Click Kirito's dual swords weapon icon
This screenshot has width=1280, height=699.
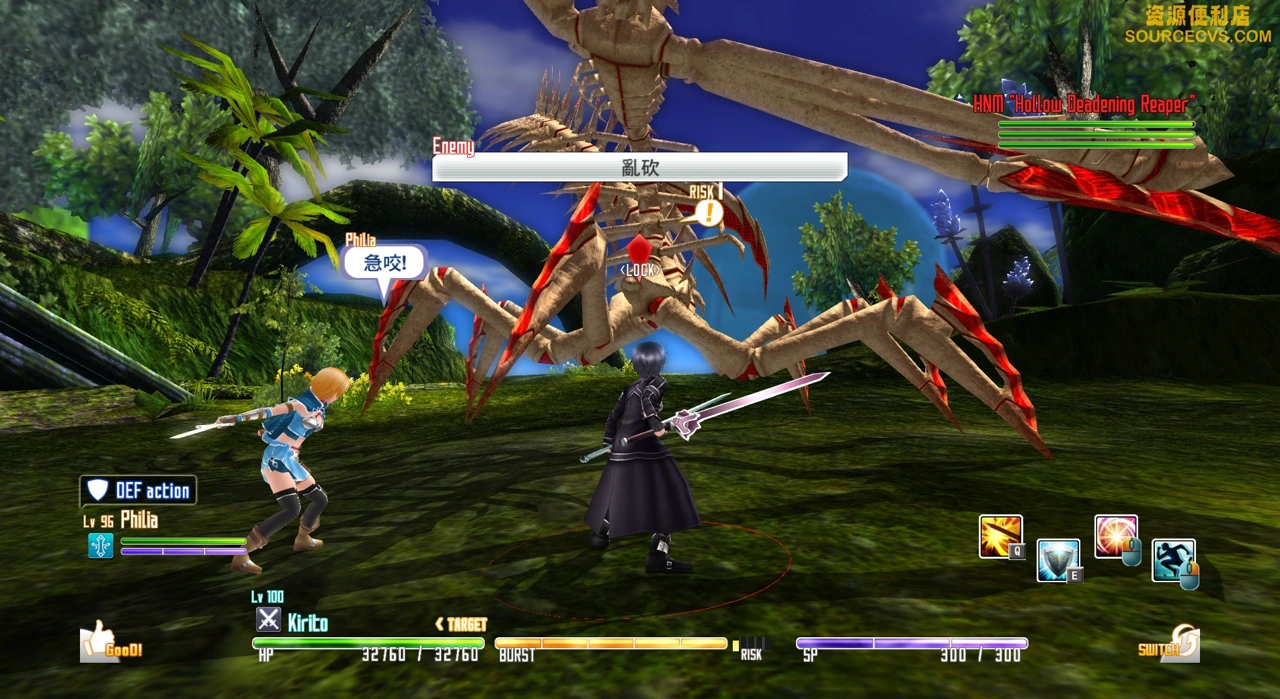coord(268,620)
